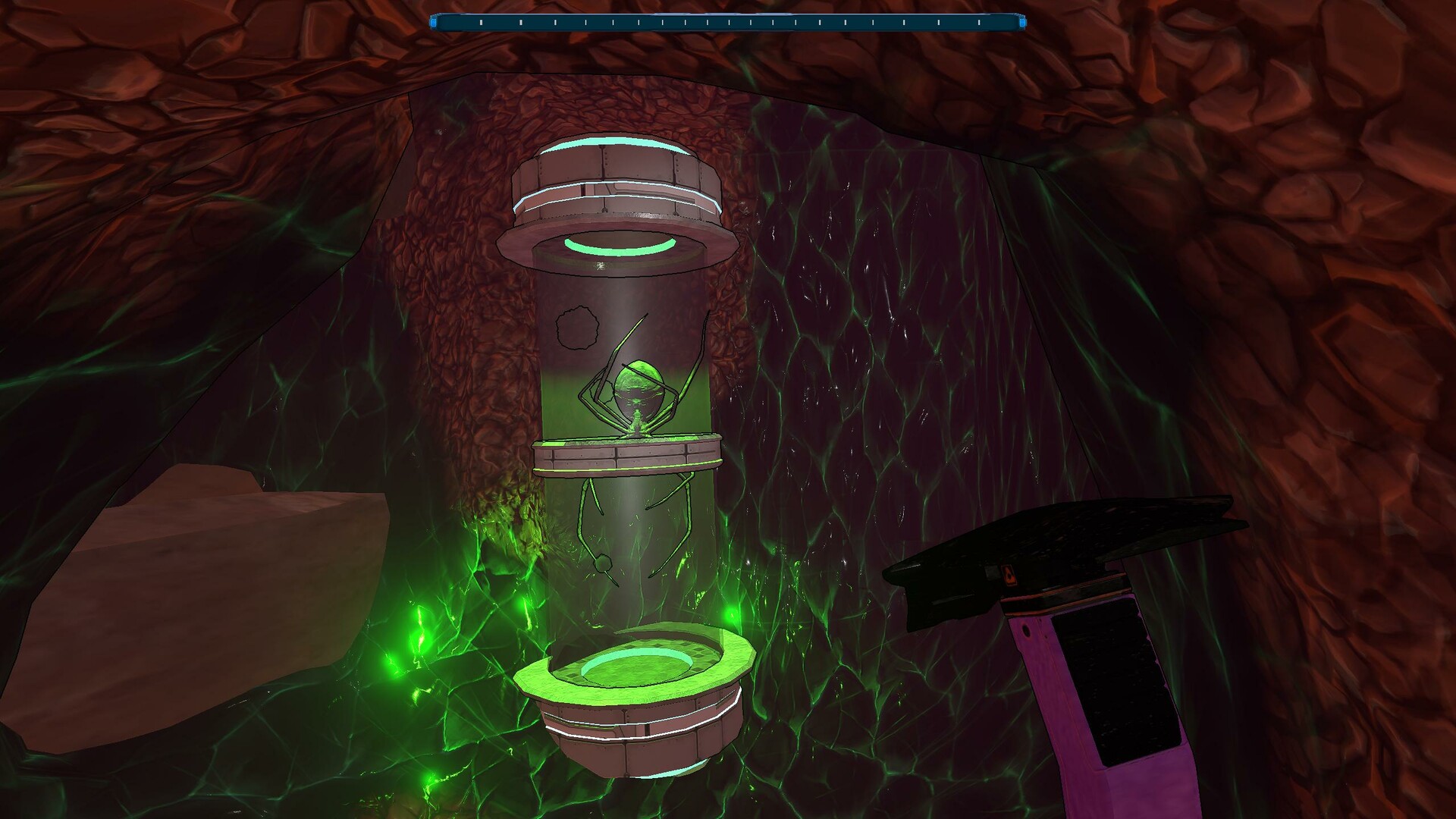Click the green basin at the capsule bottom
The height and width of the screenshot is (819, 1456).
pyautogui.click(x=637, y=667)
